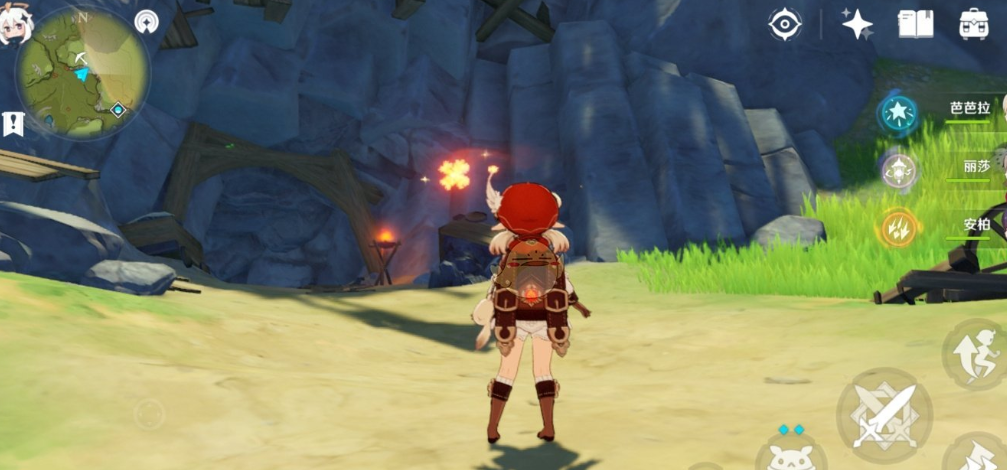The image size is (1007, 470).
Task: Open the Paimon menu
Action: coord(19,26)
